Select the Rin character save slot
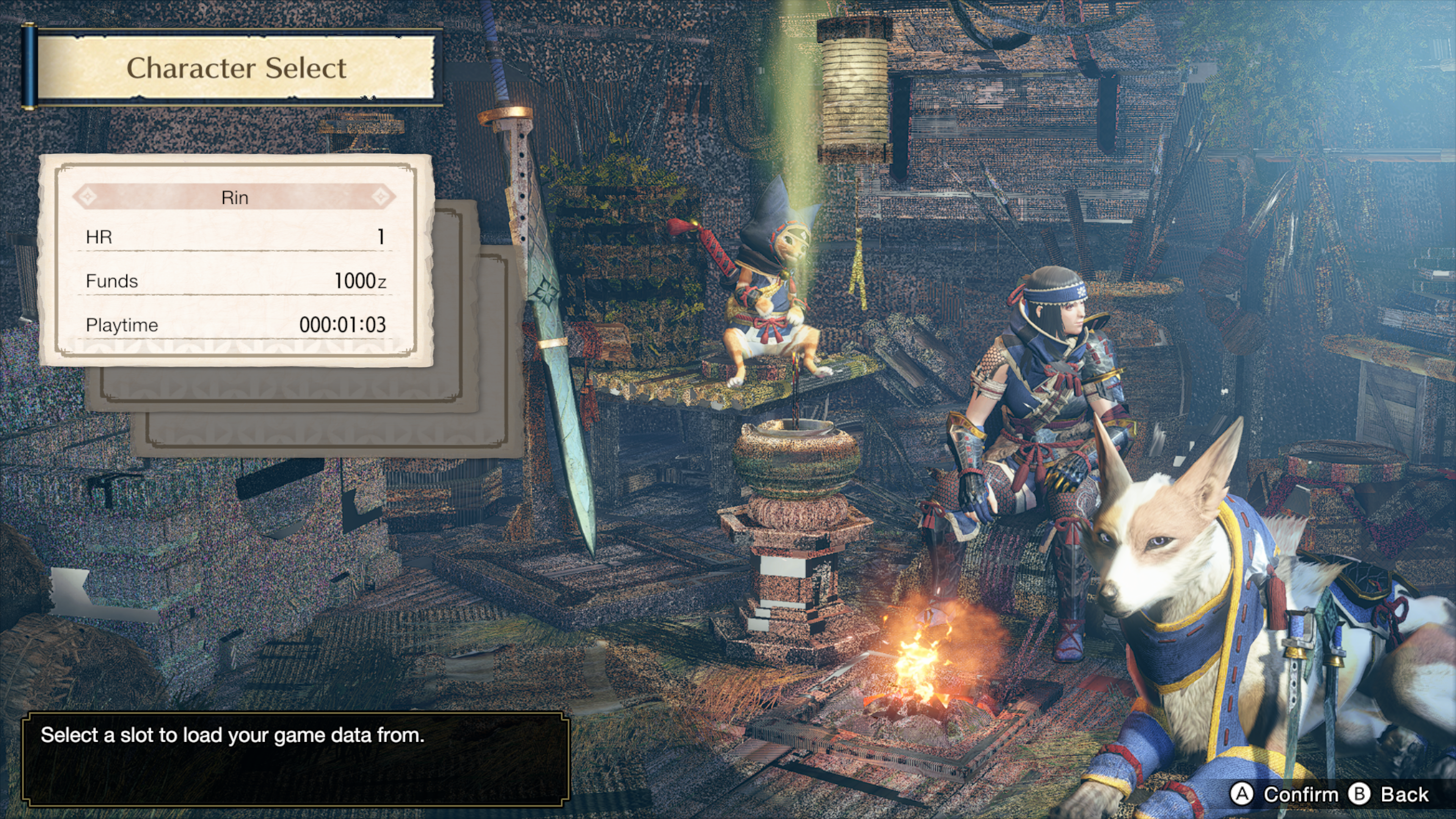1456x819 pixels. [235, 260]
